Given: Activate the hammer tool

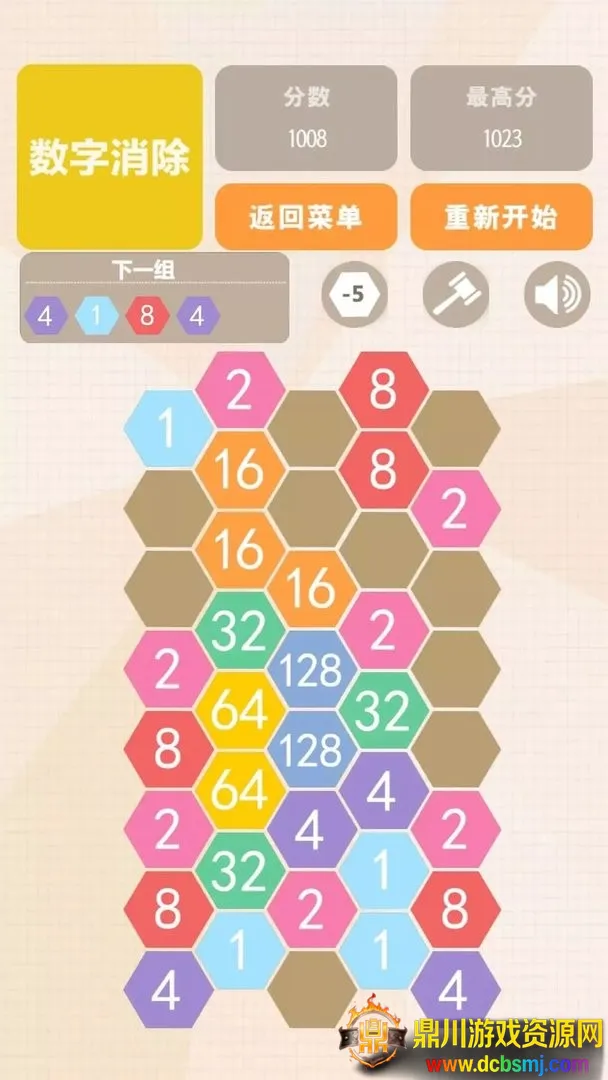Looking at the screenshot, I should [x=455, y=295].
